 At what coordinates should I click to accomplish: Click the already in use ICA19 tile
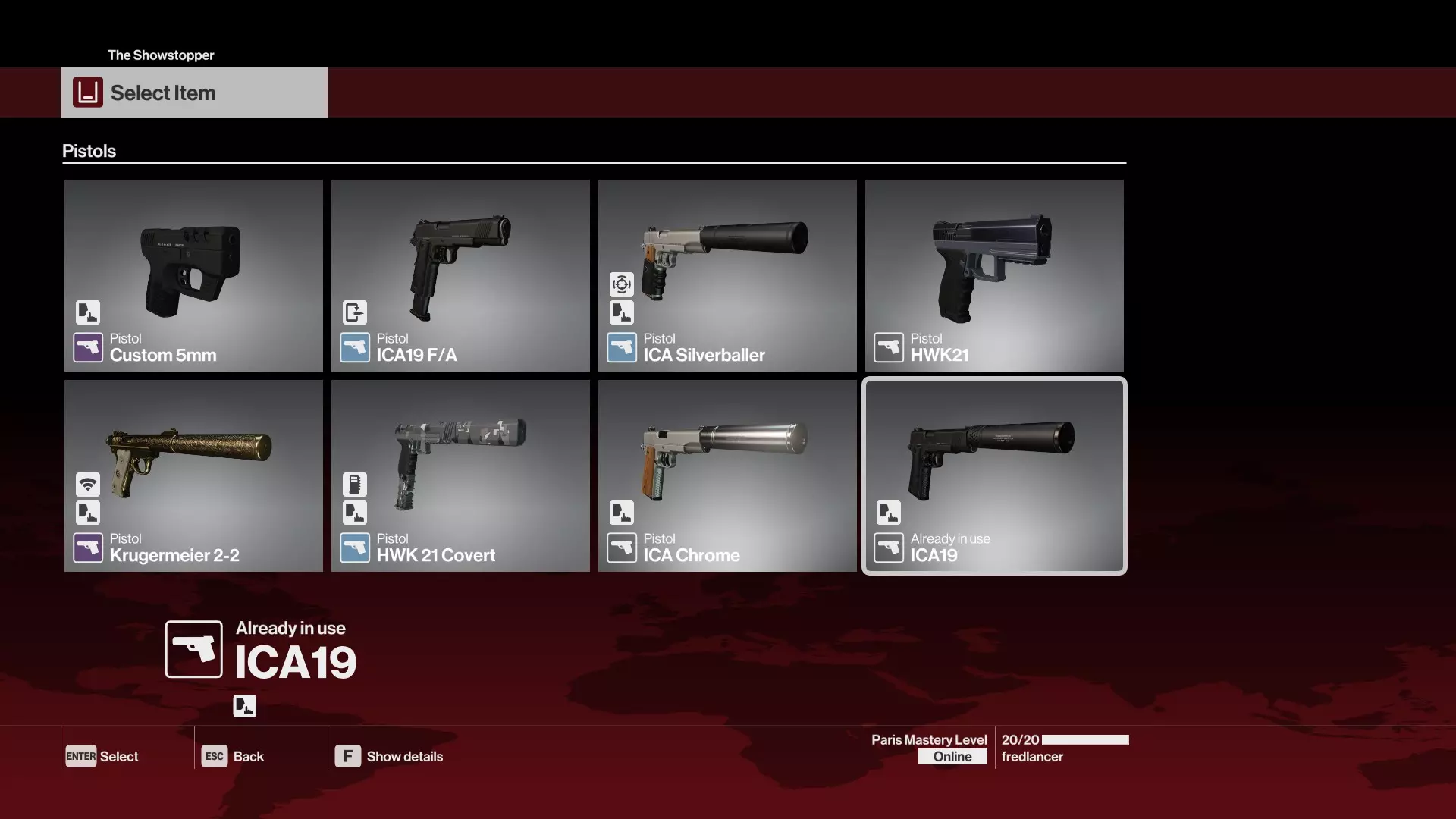coord(994,475)
